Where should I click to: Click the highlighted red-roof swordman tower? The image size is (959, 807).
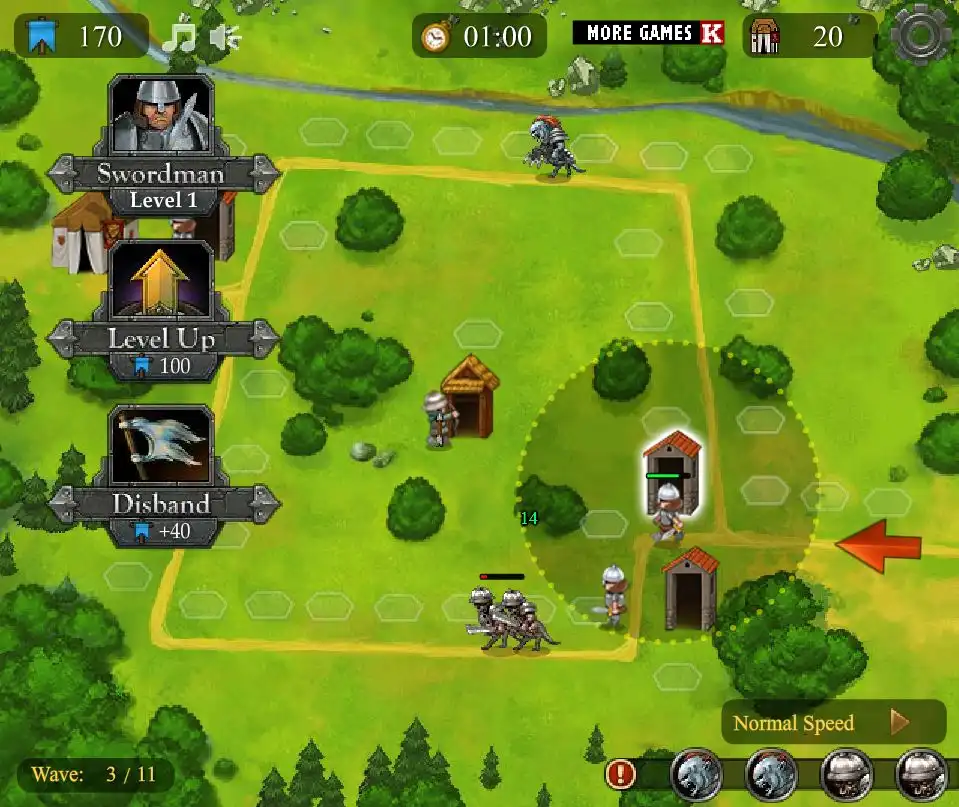(x=672, y=462)
